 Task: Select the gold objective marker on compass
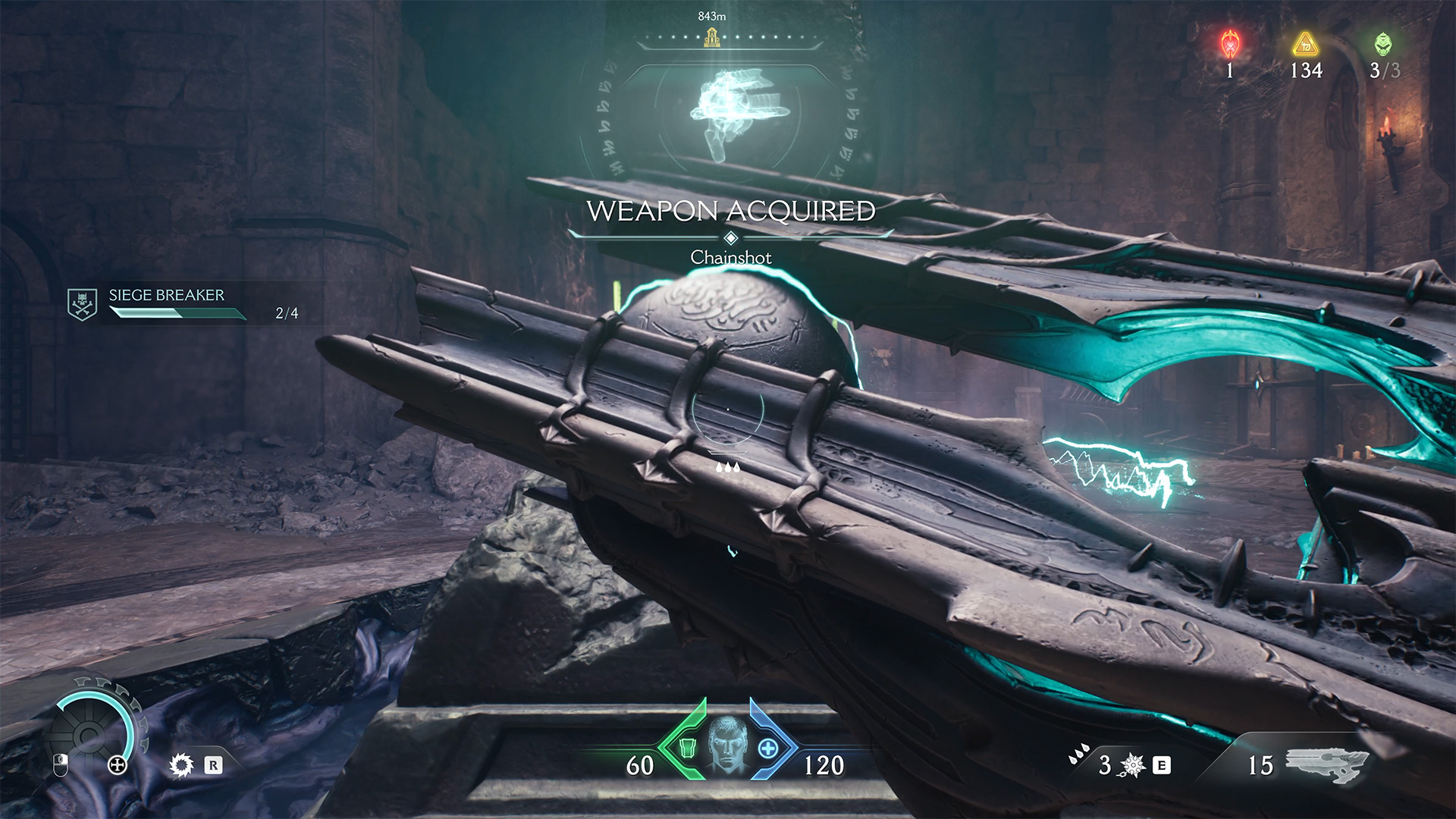coord(711,36)
